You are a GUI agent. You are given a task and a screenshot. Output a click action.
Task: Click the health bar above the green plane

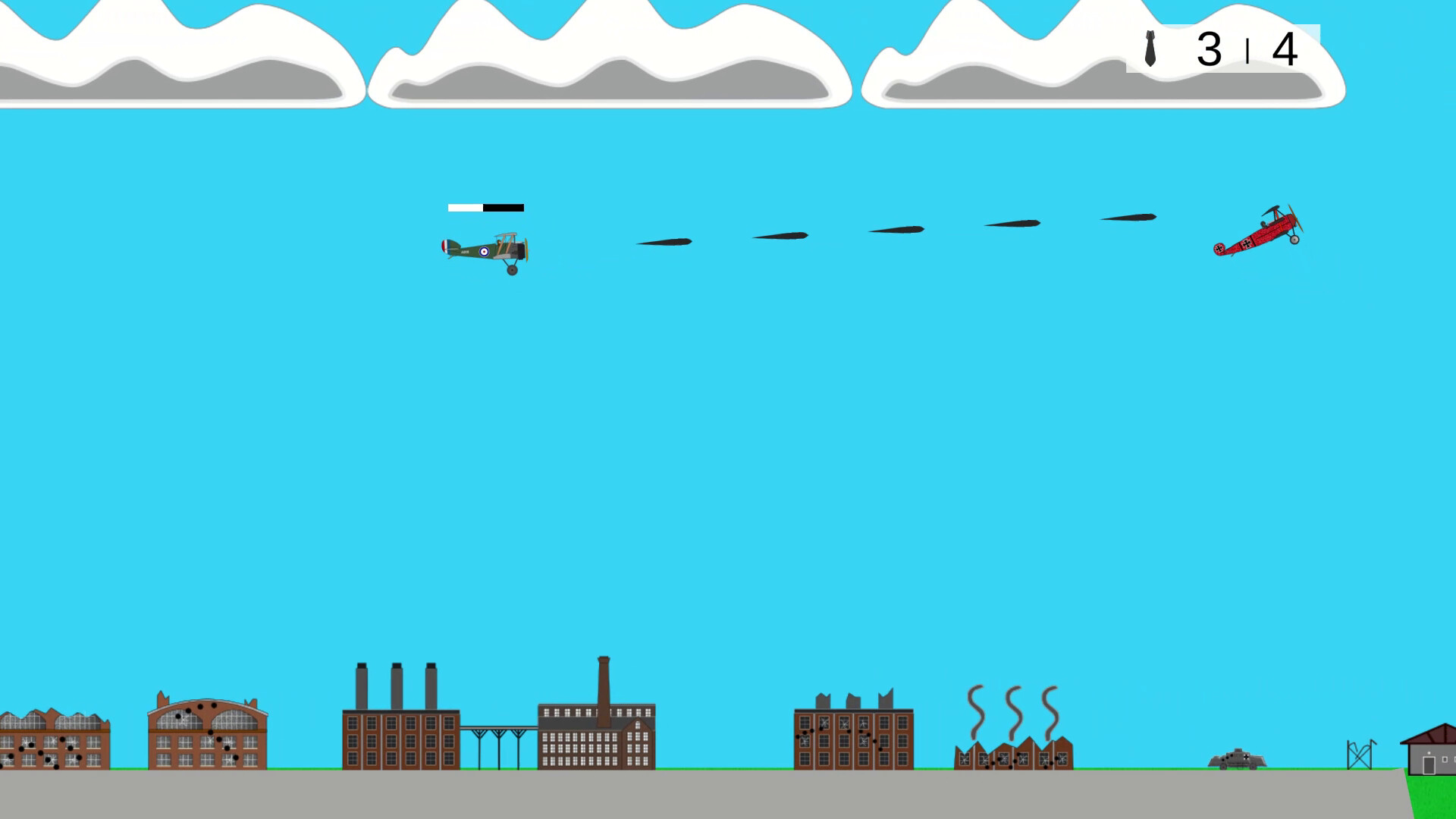click(x=485, y=206)
